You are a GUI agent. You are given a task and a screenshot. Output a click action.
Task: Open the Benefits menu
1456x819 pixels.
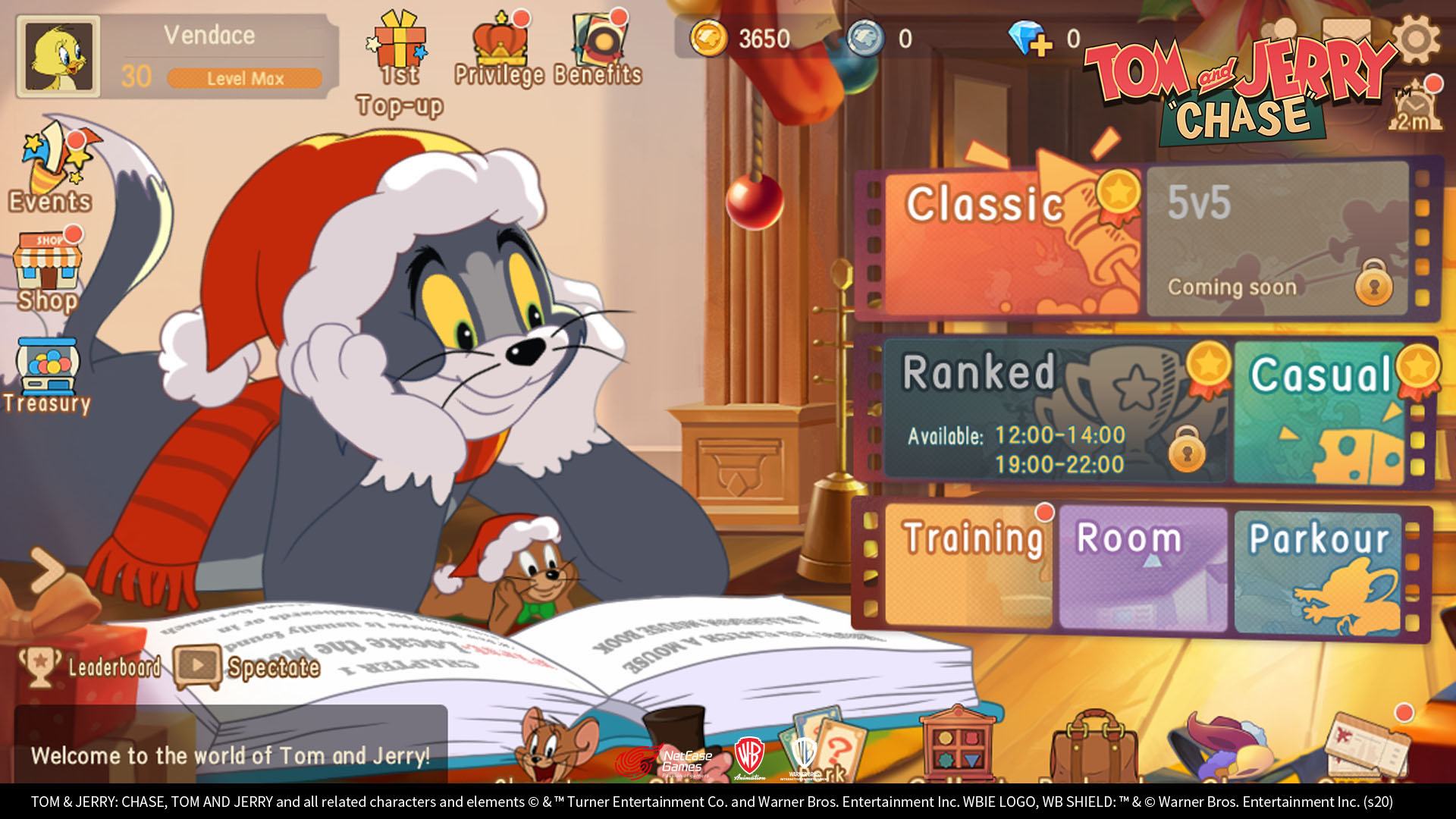tap(598, 50)
